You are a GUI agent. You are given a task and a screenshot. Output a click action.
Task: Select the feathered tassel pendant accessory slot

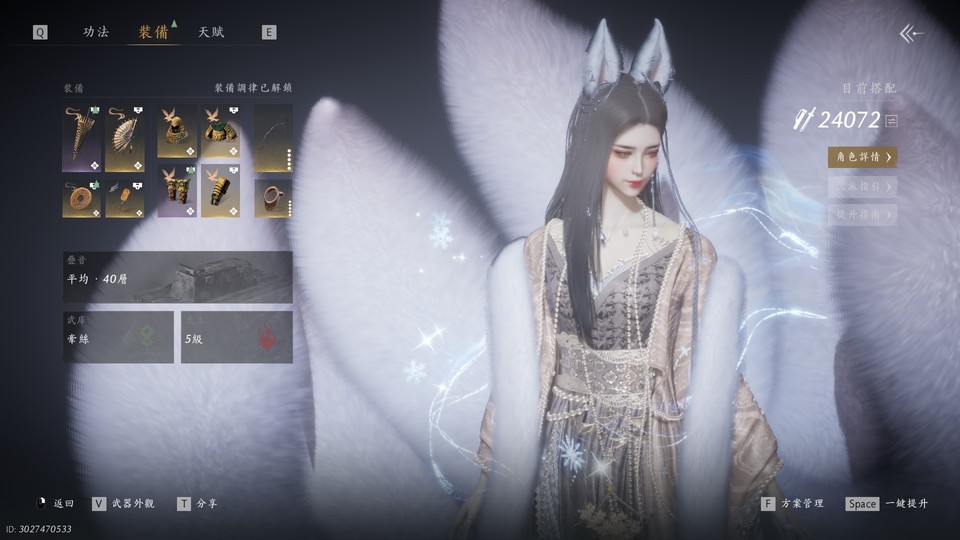tap(125, 198)
